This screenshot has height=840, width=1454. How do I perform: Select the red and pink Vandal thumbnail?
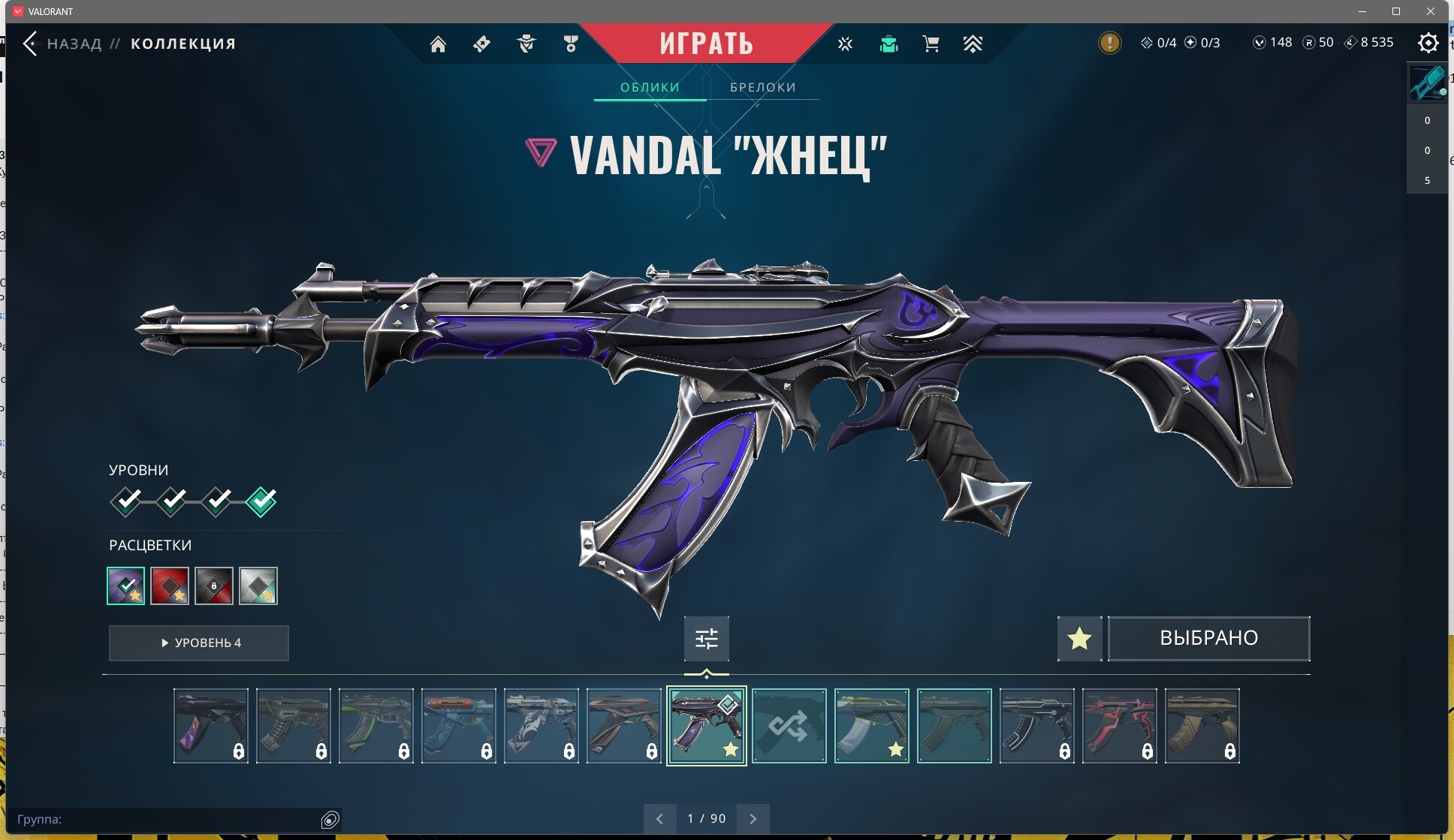(x=1119, y=726)
